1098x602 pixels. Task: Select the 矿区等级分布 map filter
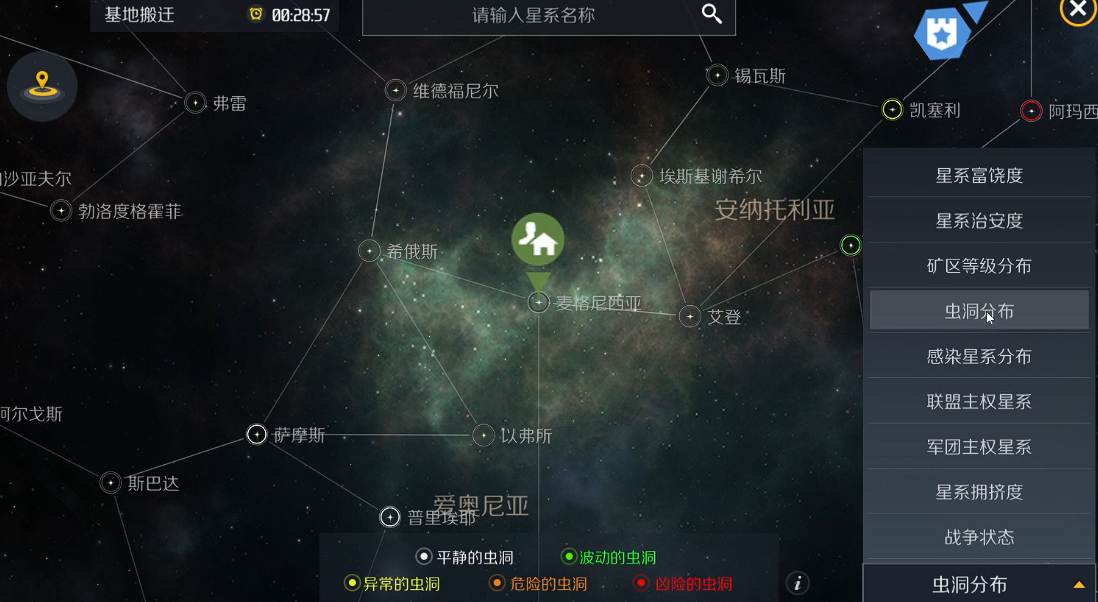[979, 266]
